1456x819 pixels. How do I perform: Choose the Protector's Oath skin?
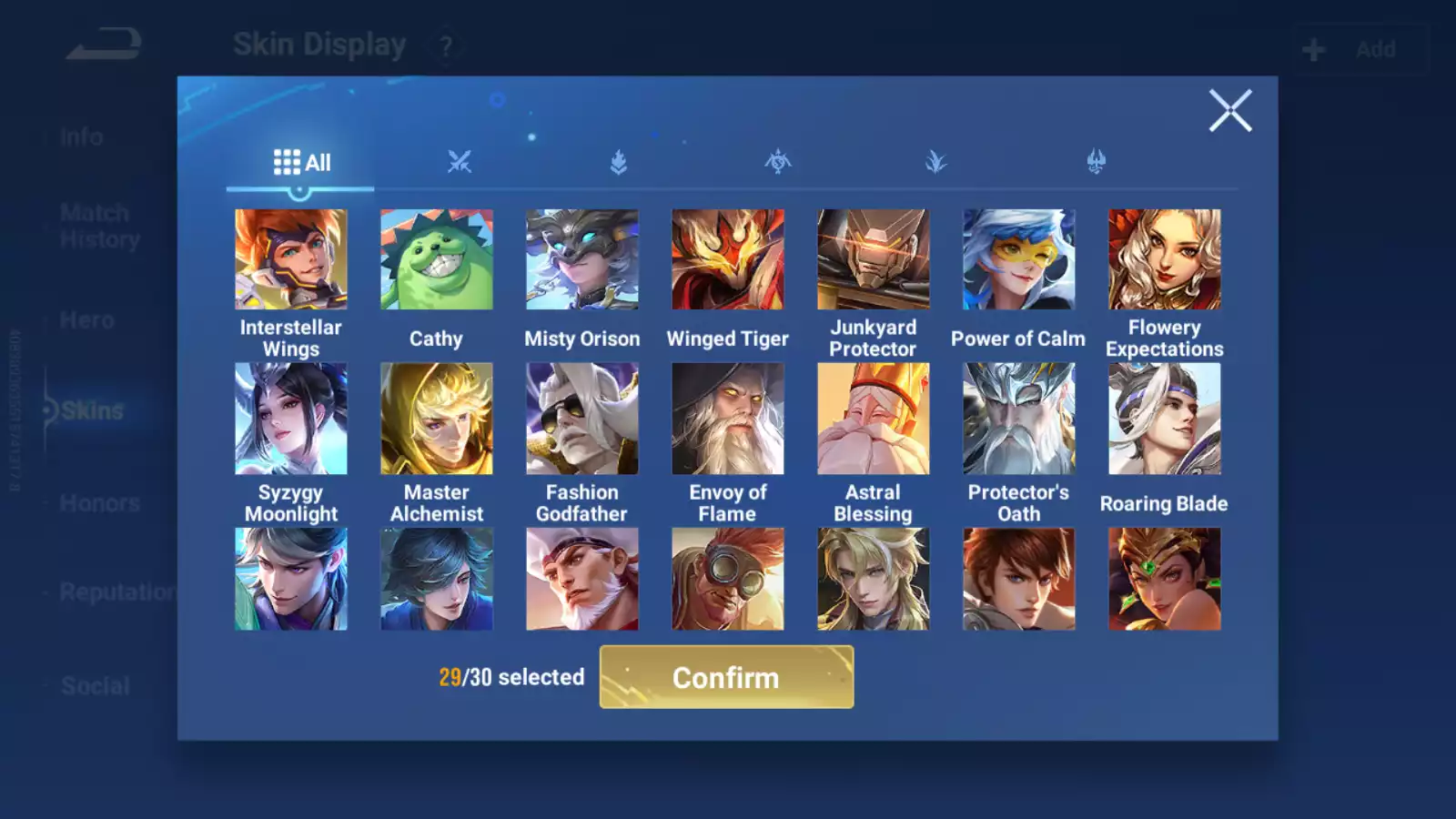[1019, 419]
